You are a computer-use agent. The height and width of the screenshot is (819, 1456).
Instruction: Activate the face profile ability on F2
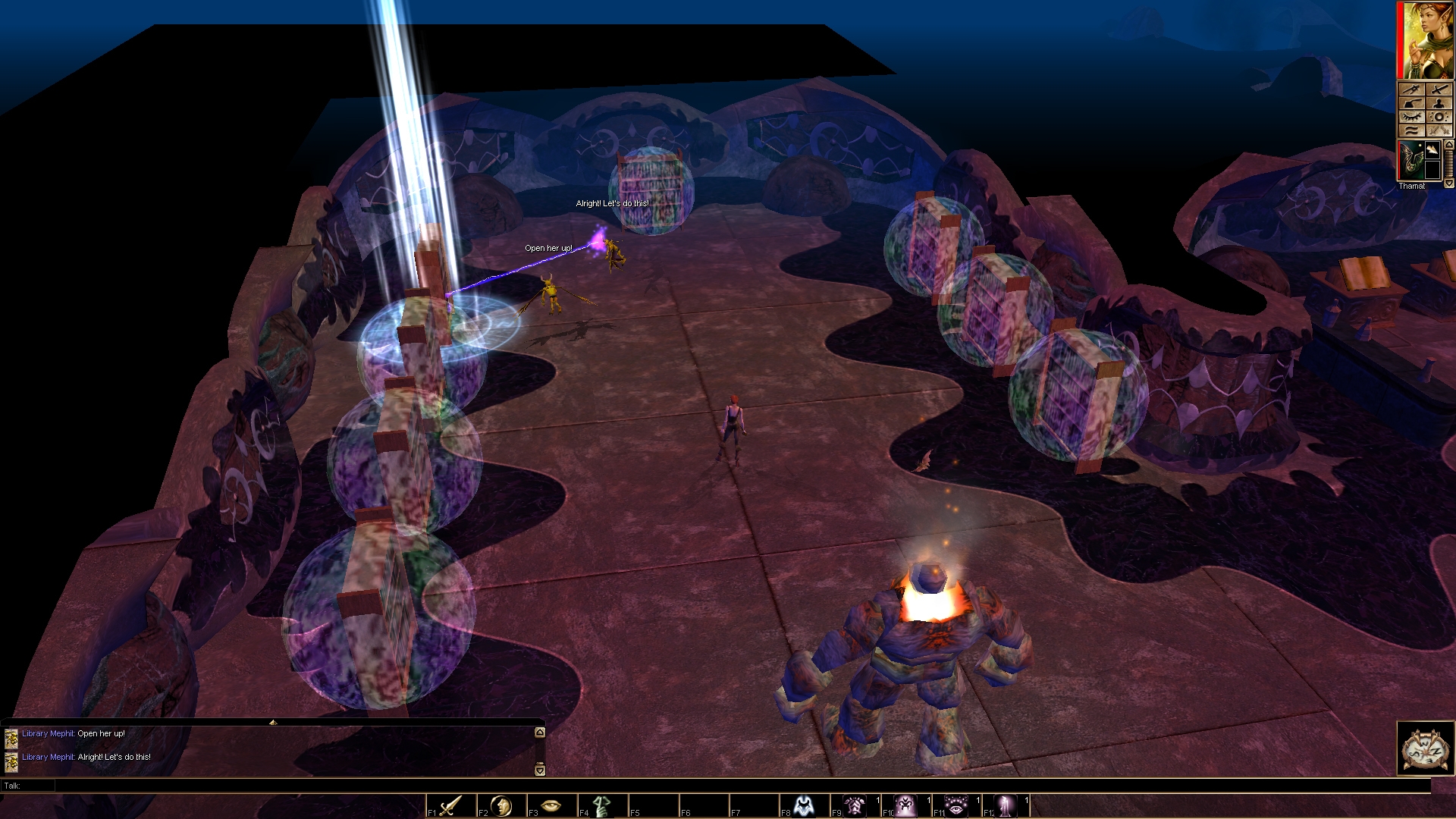point(501,805)
